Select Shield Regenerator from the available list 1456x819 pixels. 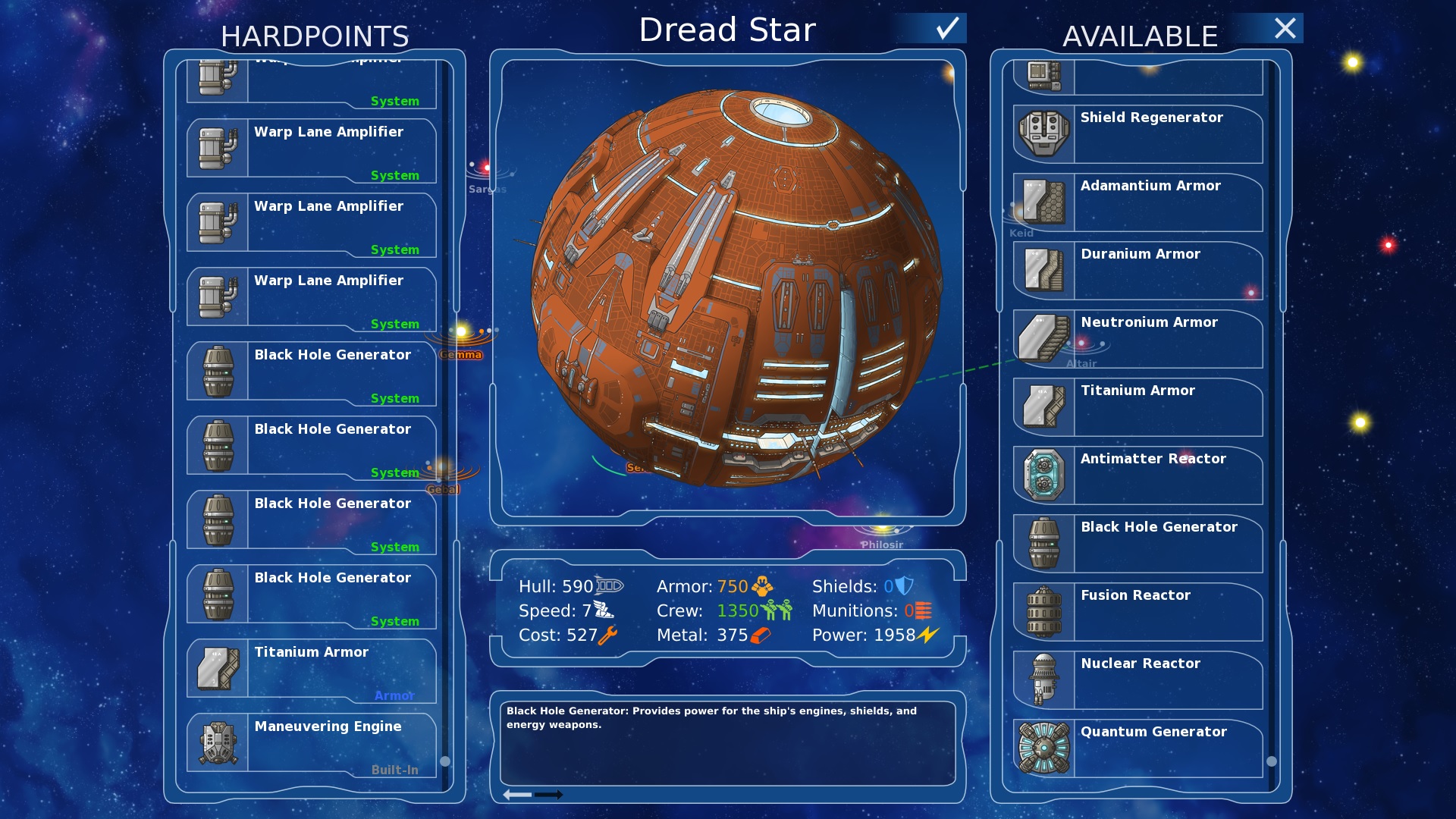click(1137, 134)
